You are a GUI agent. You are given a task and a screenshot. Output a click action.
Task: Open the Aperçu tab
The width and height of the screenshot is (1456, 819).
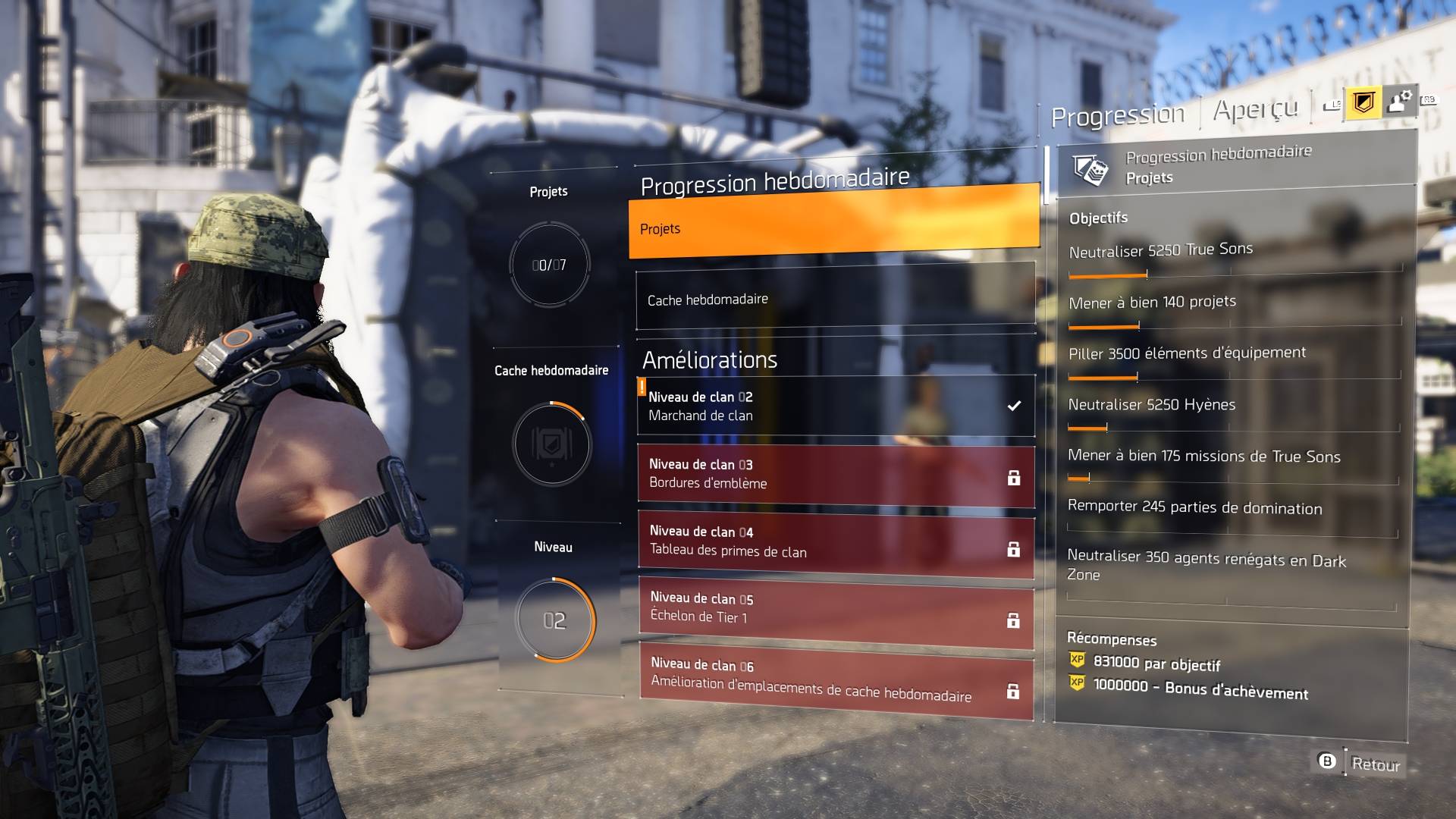click(x=1255, y=110)
